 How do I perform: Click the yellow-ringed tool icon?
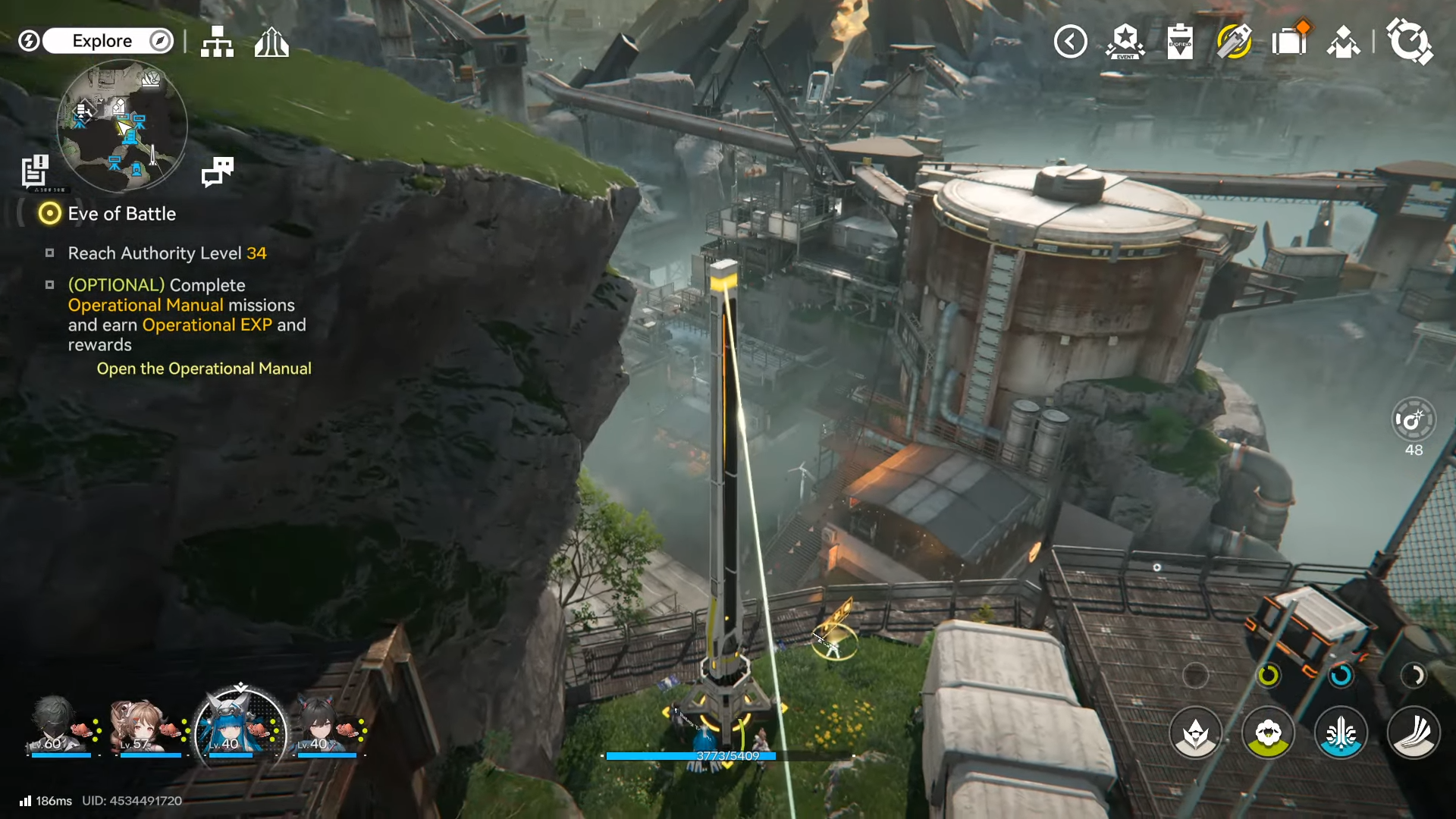coord(1234,42)
